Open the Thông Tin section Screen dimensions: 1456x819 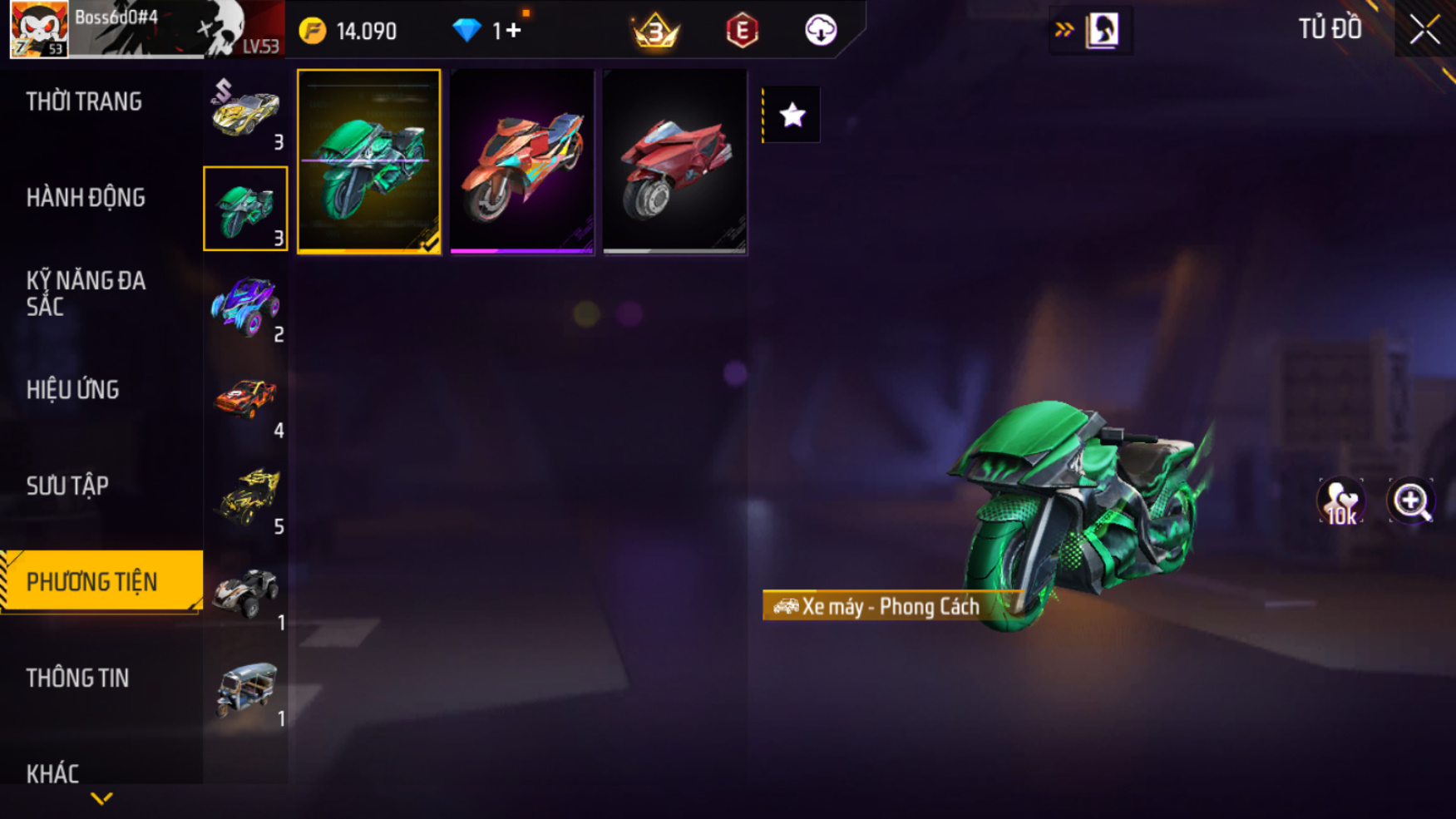pos(77,678)
